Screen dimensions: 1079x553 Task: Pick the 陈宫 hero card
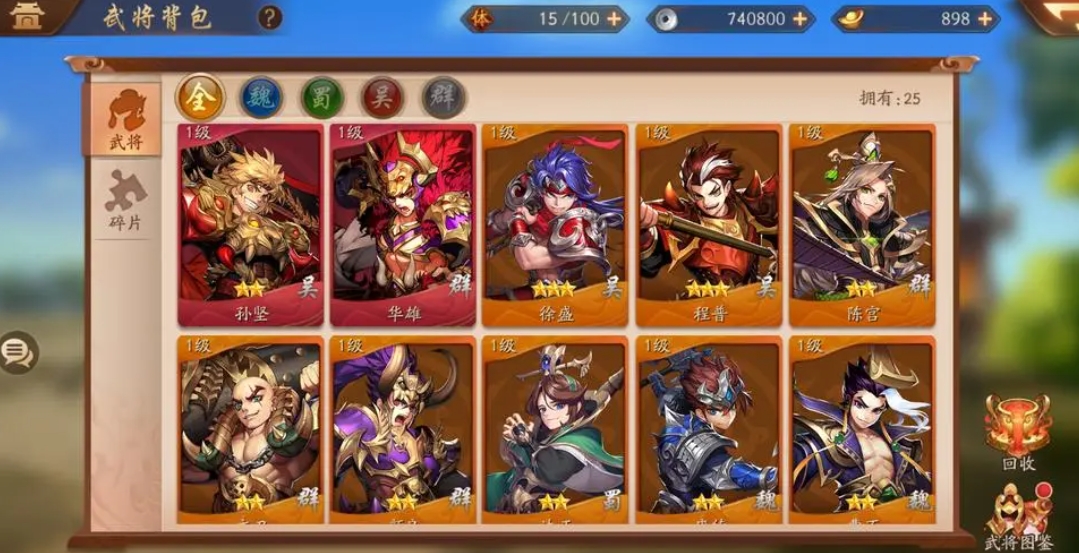pos(862,225)
